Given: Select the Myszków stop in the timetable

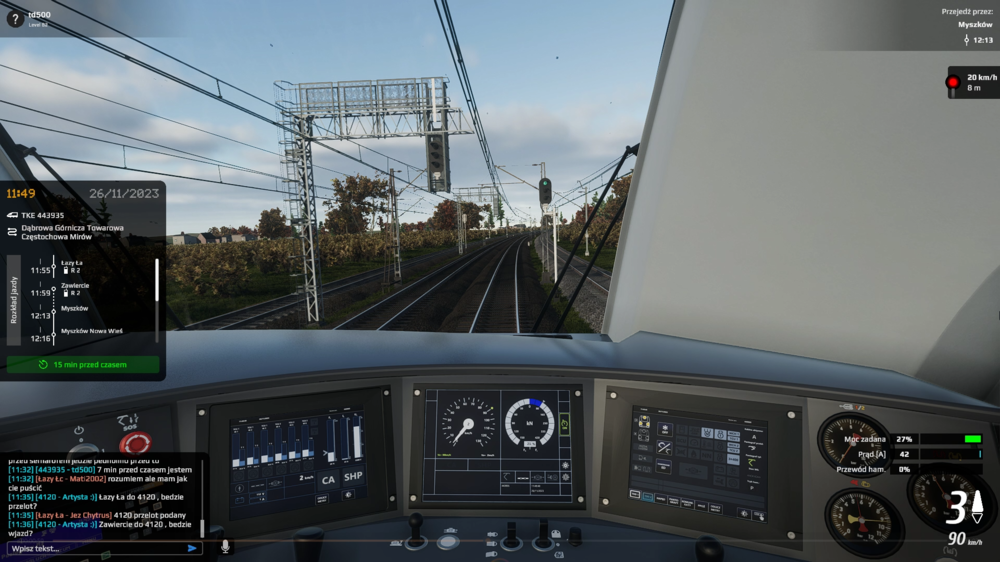Looking at the screenshot, I should (x=75, y=308).
